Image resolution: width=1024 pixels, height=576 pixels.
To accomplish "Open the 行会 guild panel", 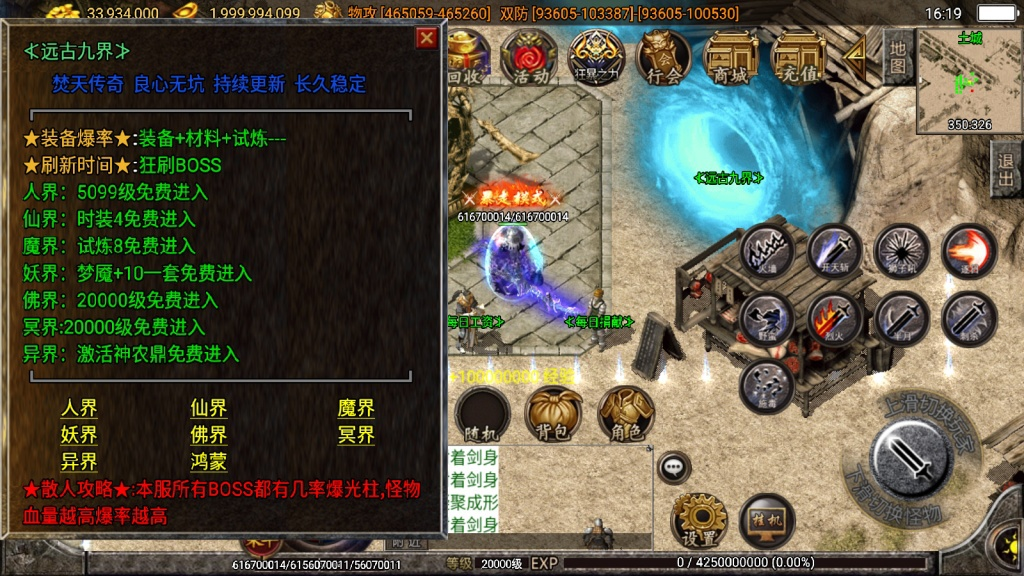I will click(663, 57).
